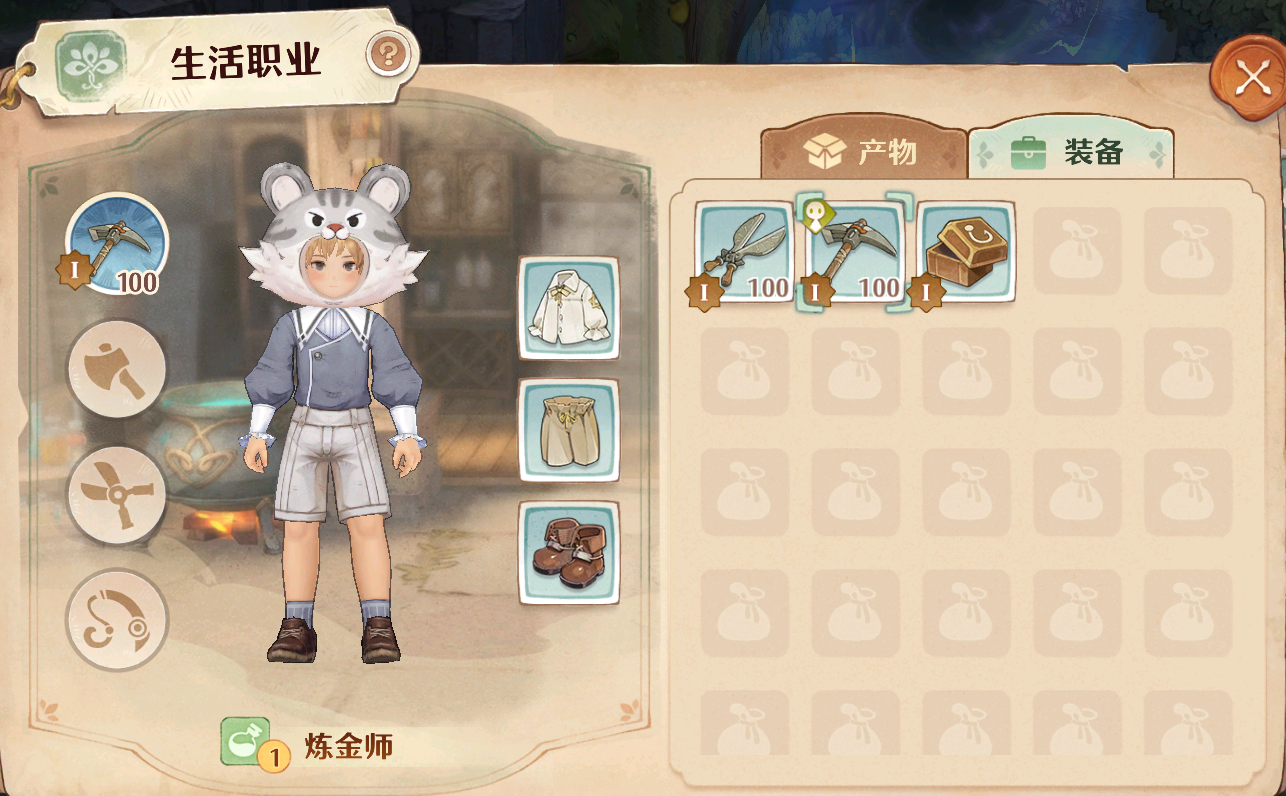Switch to the 产物 tab
The height and width of the screenshot is (796, 1286).
tap(862, 152)
